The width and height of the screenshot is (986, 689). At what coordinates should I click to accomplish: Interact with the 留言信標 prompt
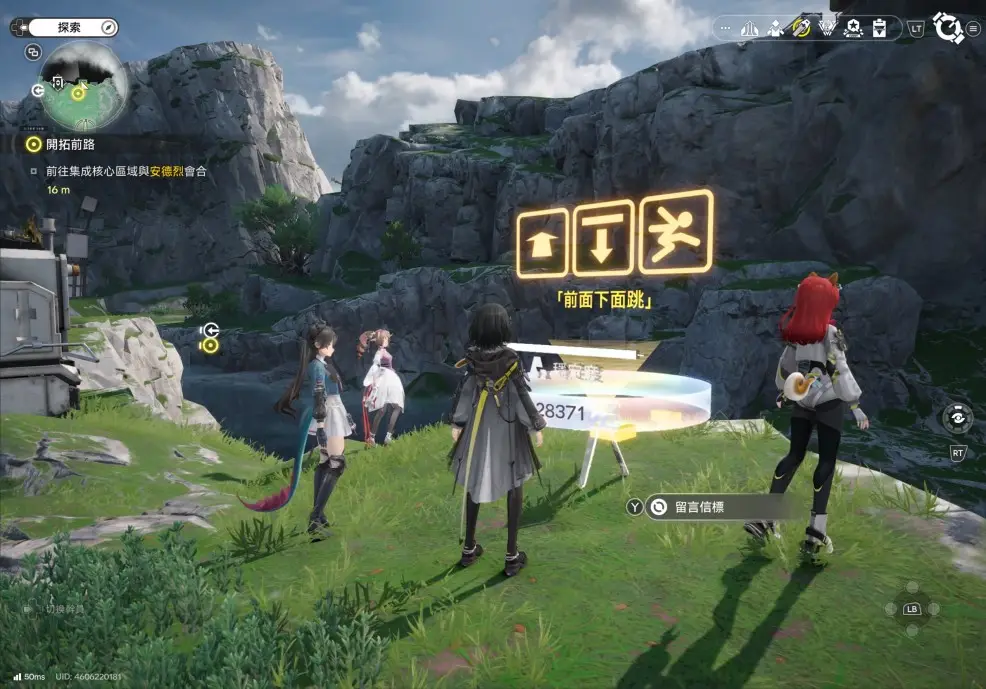click(x=699, y=507)
